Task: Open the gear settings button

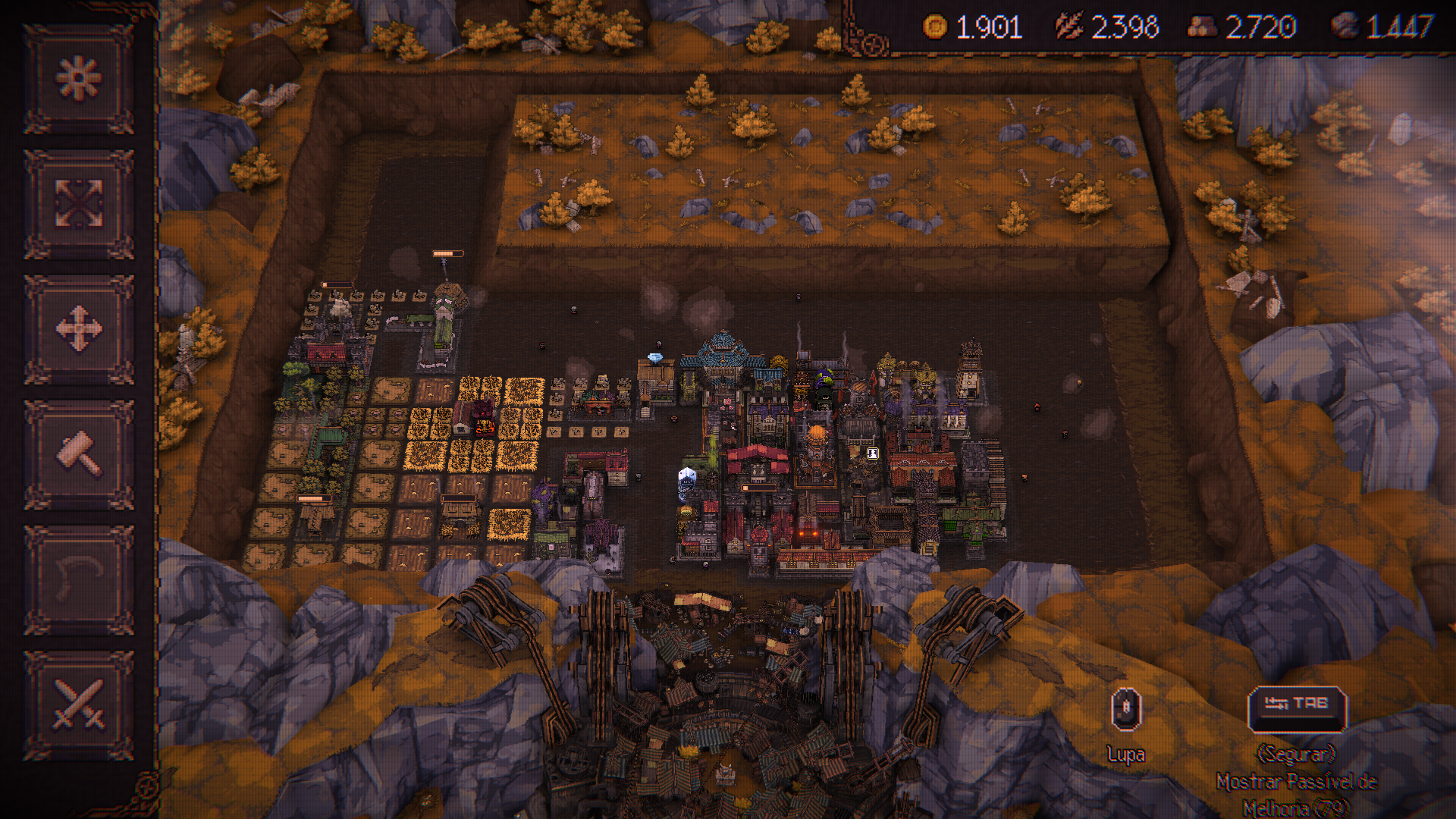Action: coord(79,79)
